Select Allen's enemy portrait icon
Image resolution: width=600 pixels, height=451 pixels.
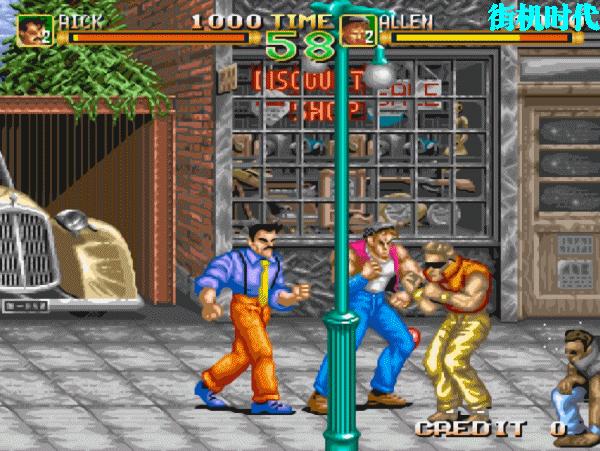point(357,31)
